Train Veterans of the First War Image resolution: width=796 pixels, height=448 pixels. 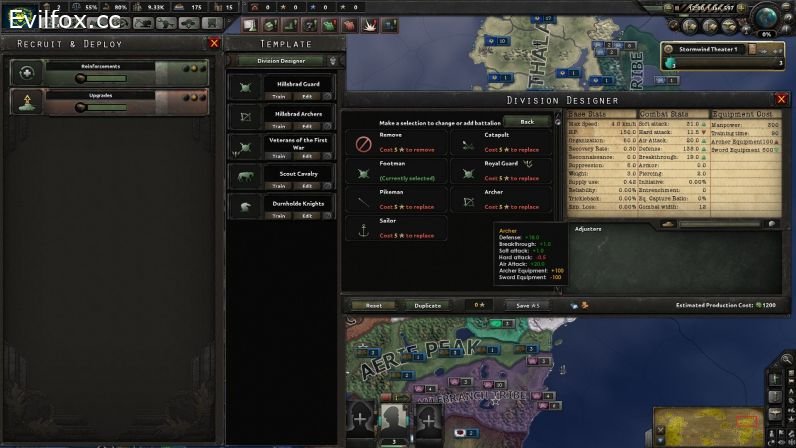[281, 156]
